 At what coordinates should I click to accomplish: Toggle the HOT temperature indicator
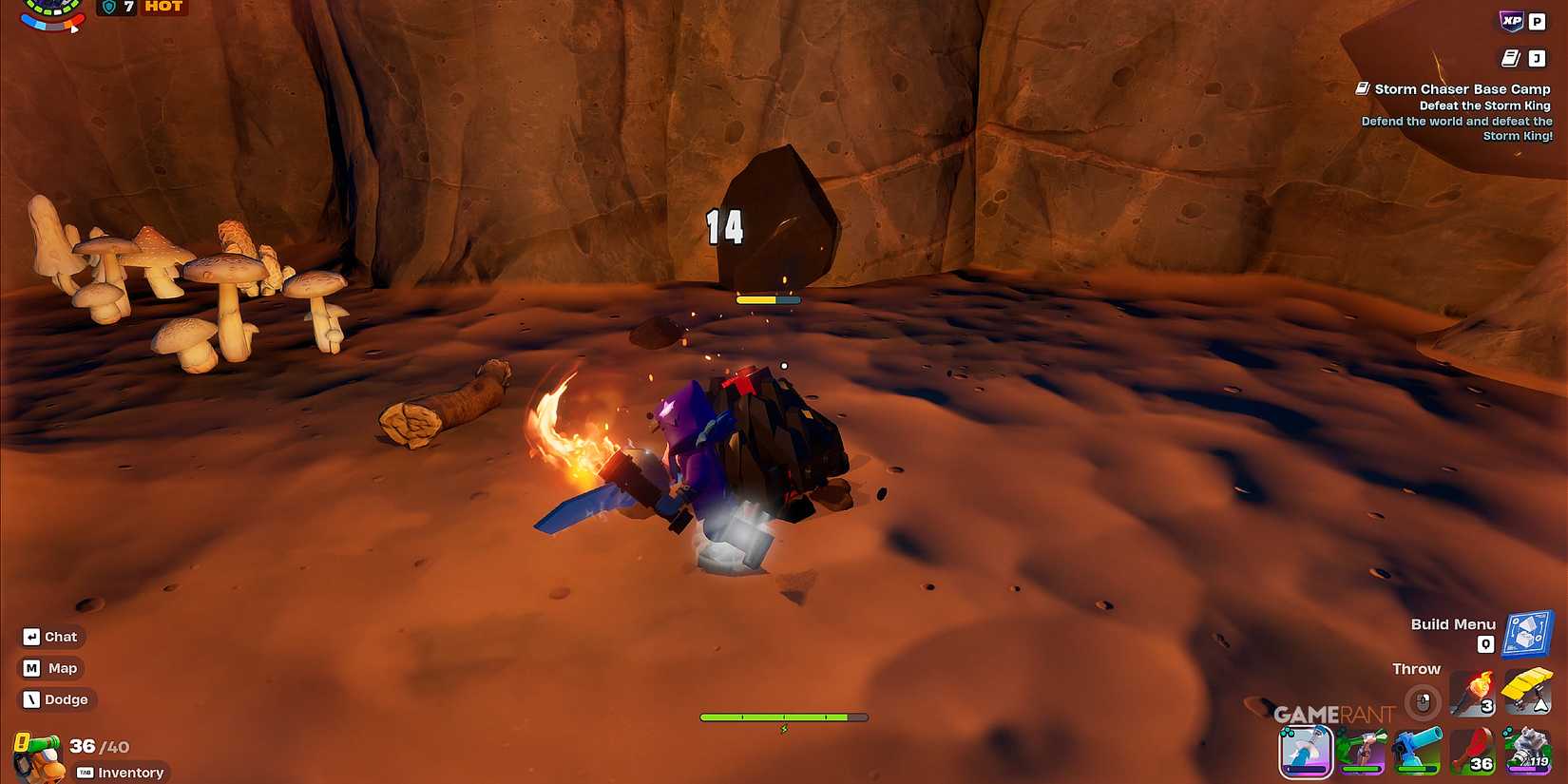[163, 8]
